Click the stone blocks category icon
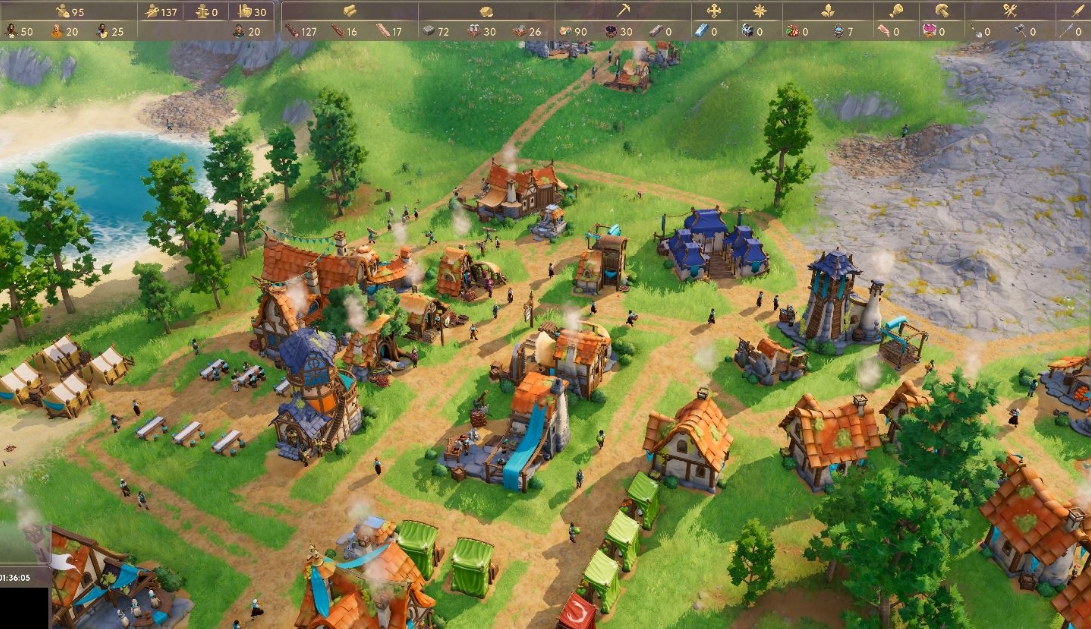 tap(486, 11)
